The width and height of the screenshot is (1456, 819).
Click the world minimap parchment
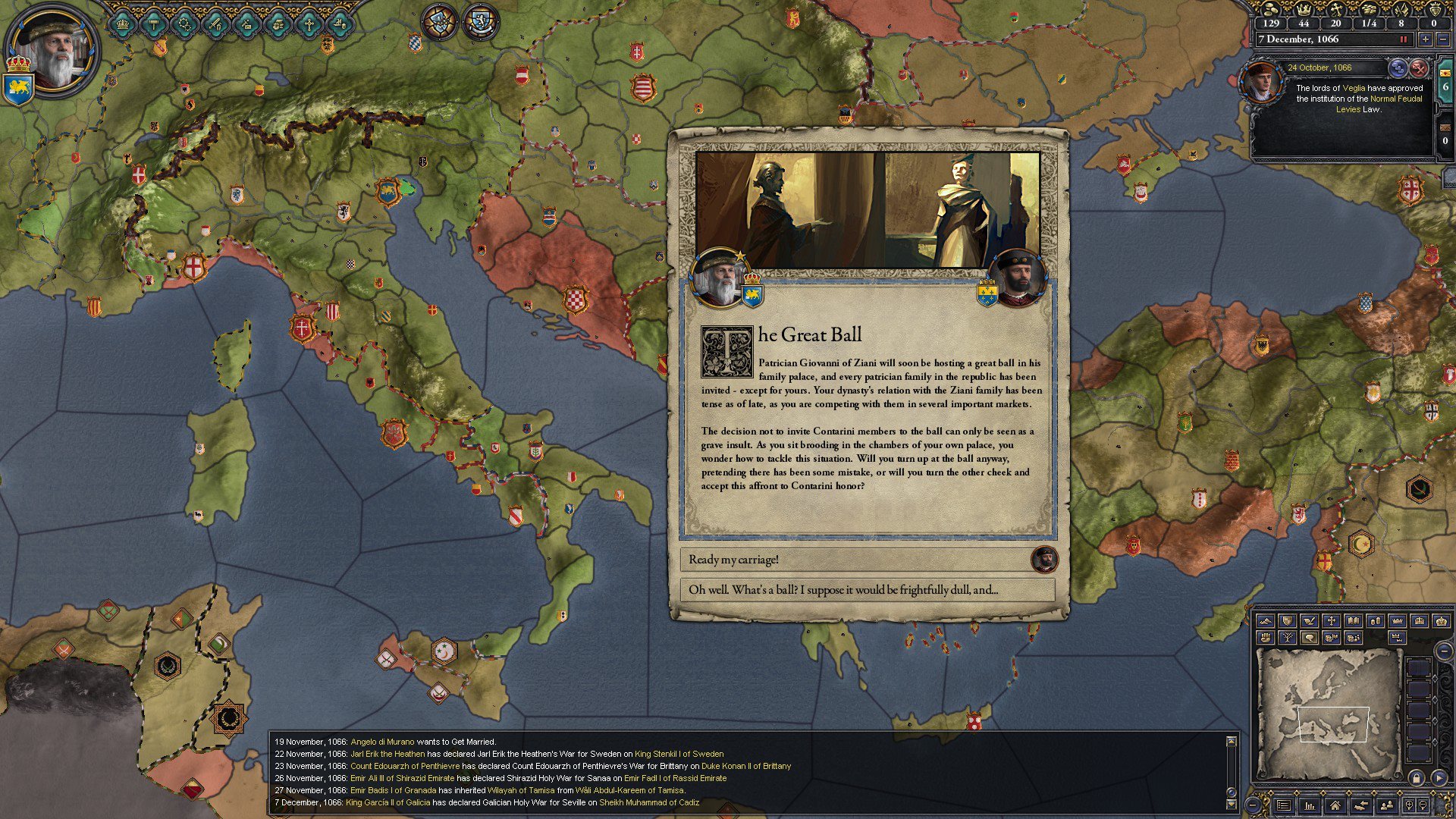tap(1329, 717)
